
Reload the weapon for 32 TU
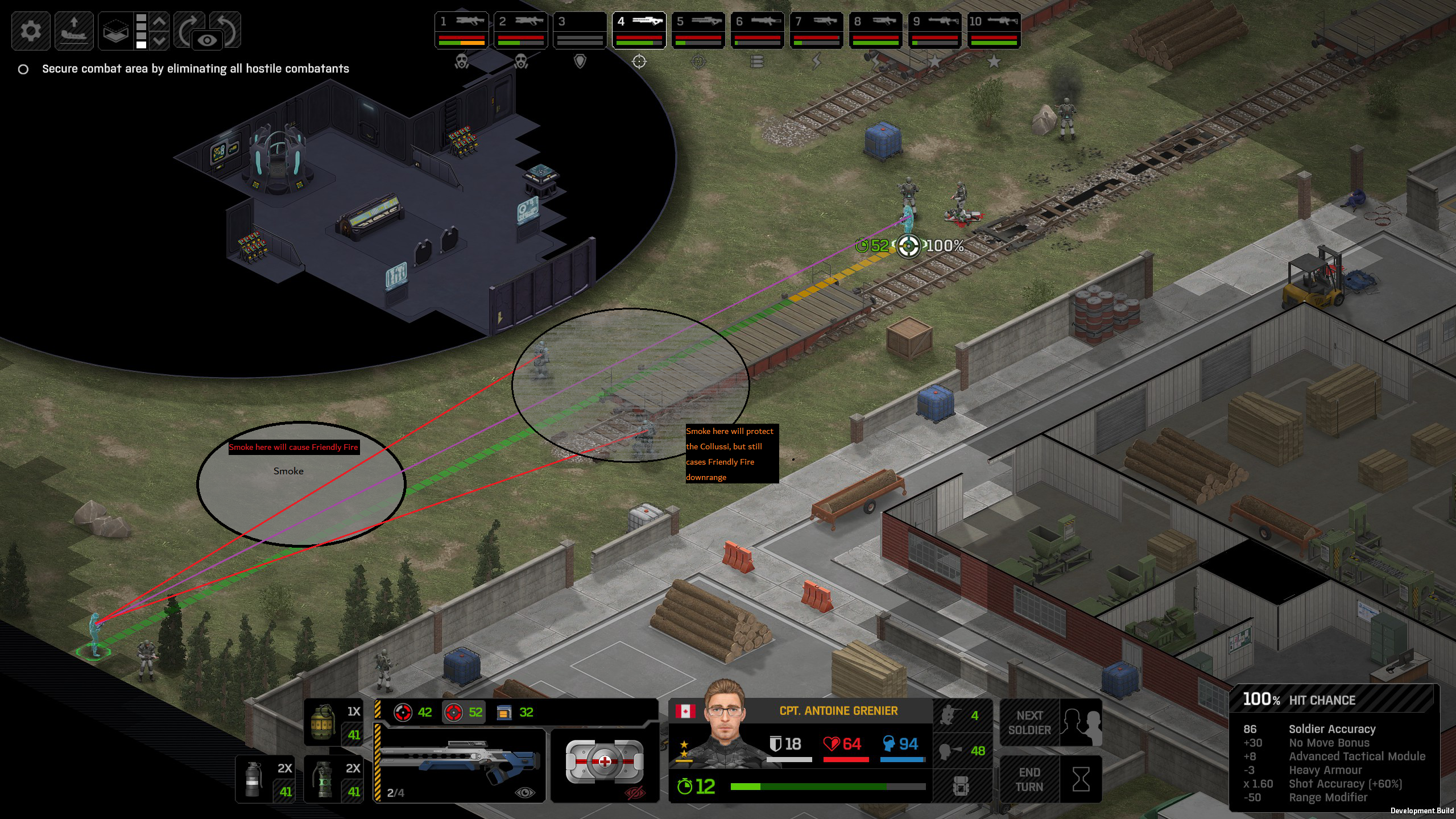click(515, 713)
